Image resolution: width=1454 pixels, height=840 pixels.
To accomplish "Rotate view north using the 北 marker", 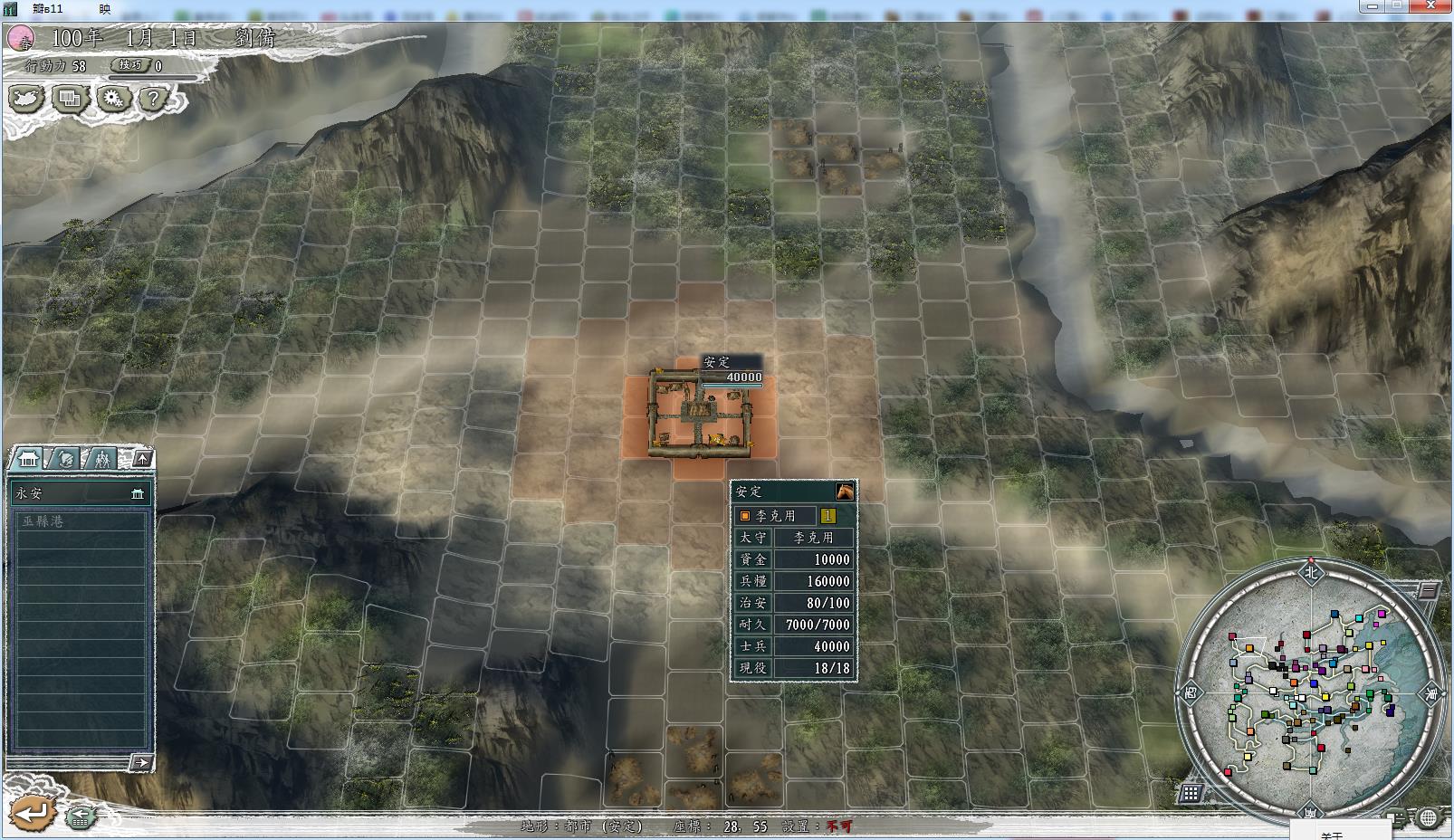I will tap(1310, 571).
